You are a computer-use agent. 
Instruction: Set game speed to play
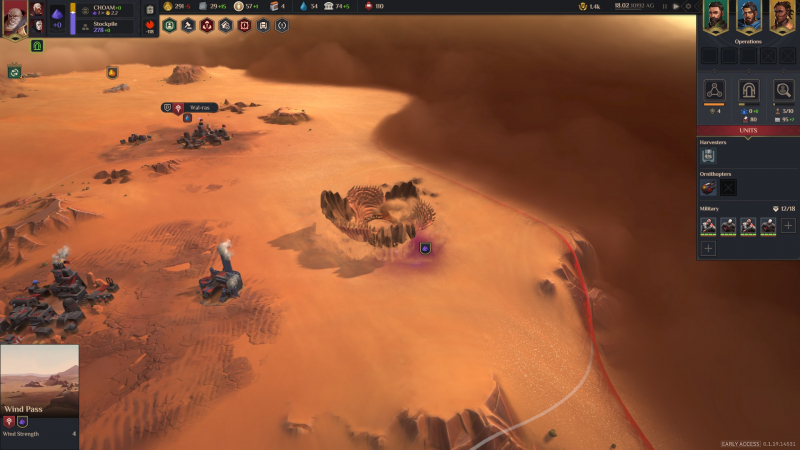coord(676,7)
